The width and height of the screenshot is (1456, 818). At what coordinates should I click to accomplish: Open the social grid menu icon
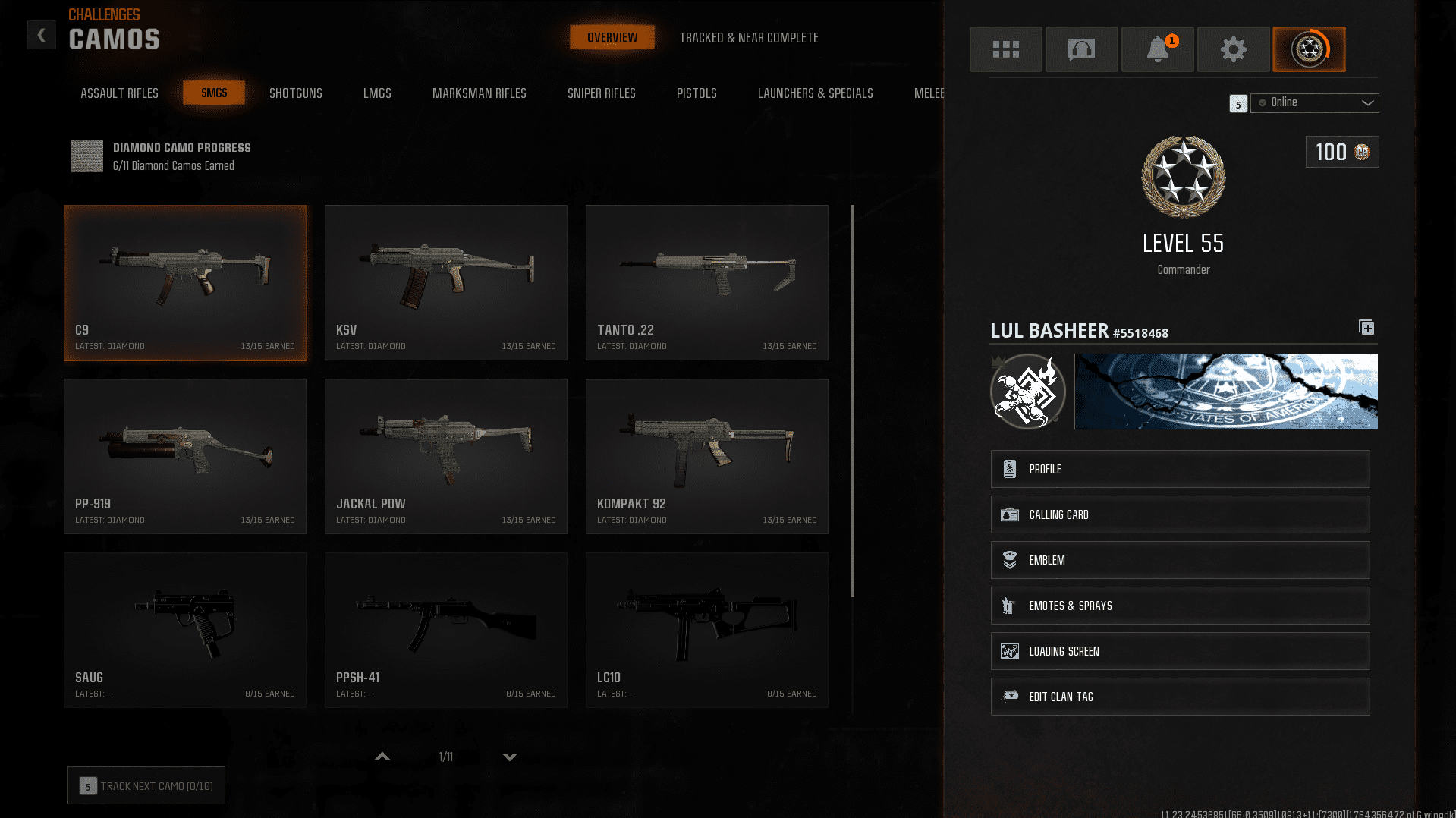[1005, 49]
